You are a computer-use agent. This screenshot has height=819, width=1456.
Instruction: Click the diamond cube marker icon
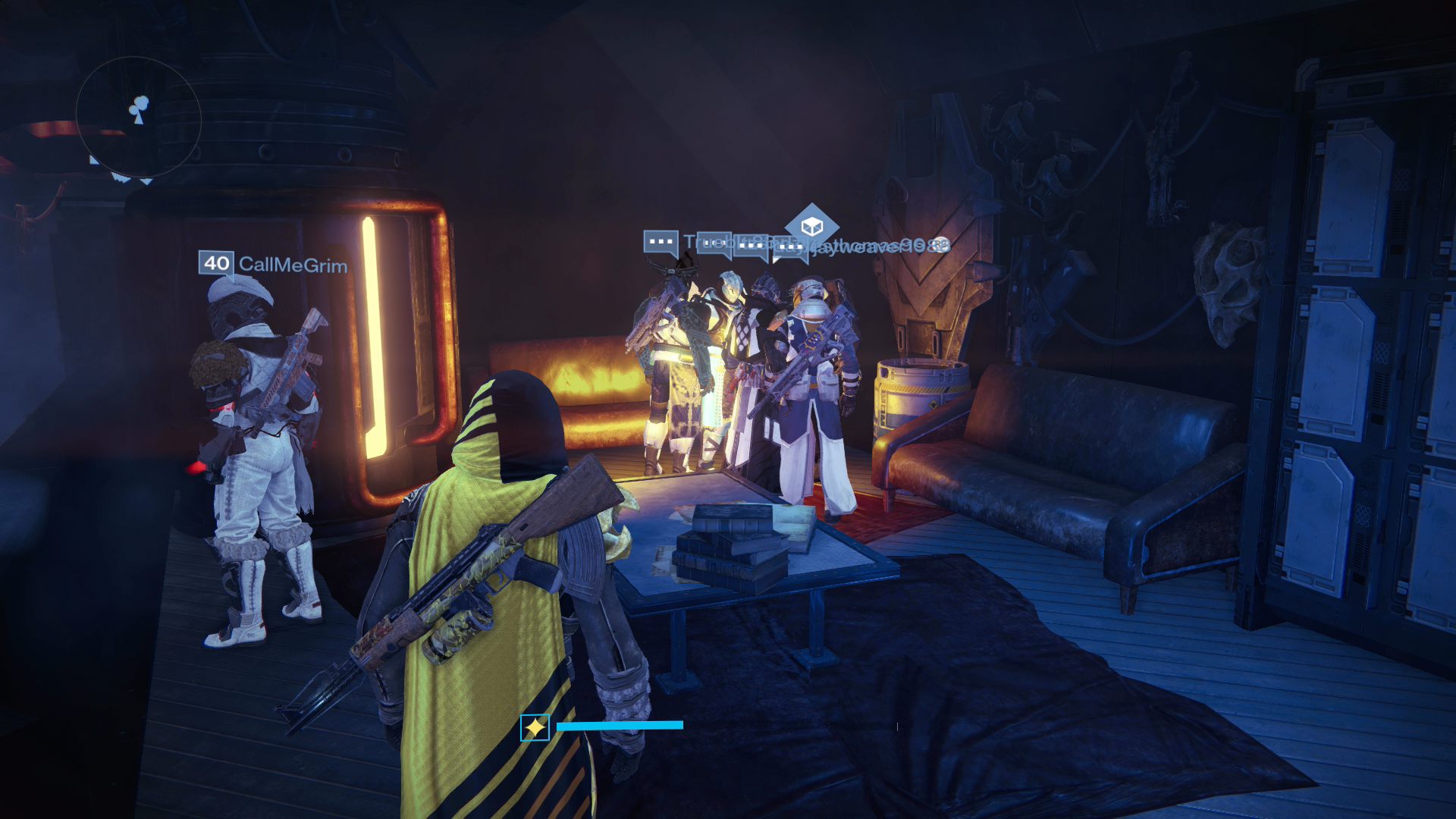click(x=811, y=226)
